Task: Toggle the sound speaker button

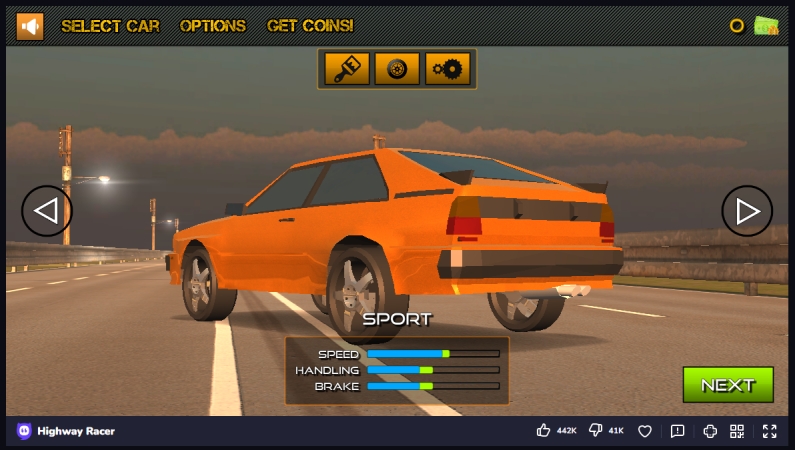Action: [30, 26]
